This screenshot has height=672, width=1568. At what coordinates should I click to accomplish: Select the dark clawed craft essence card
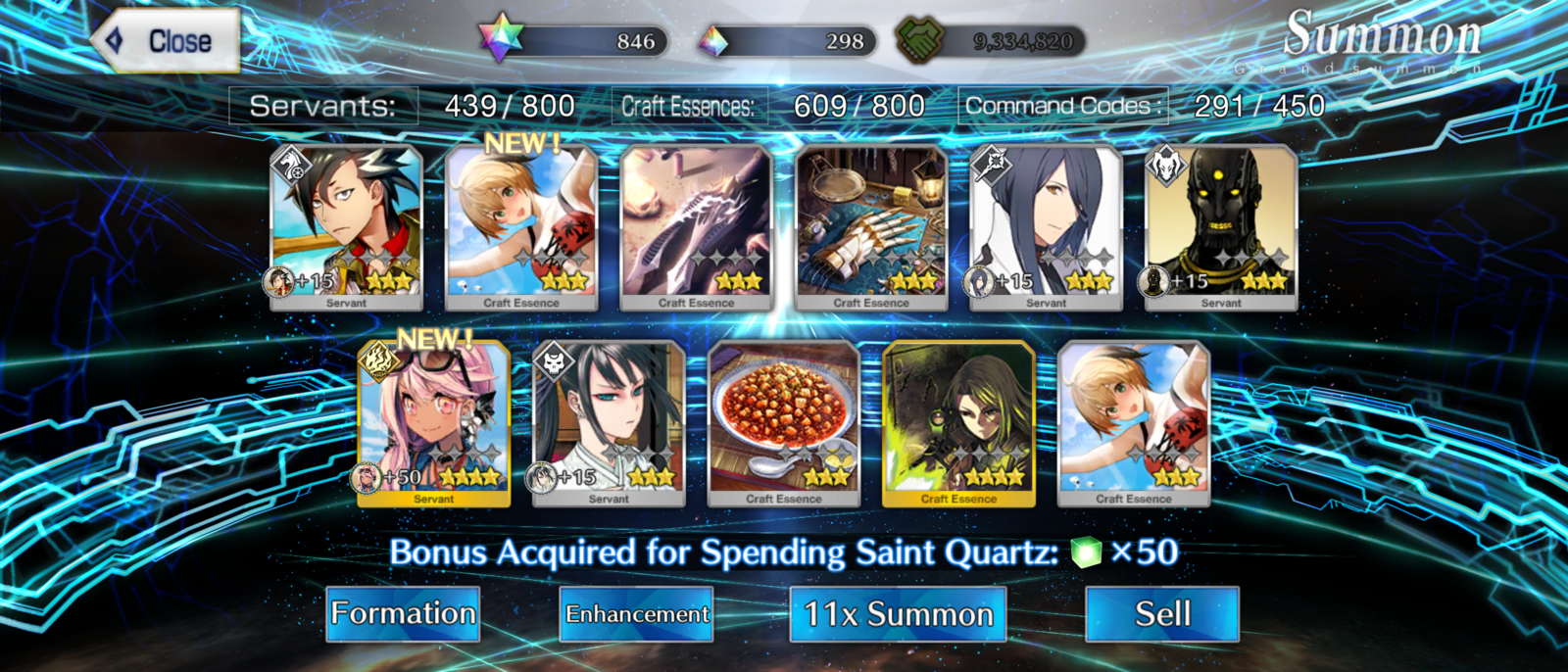click(696, 227)
